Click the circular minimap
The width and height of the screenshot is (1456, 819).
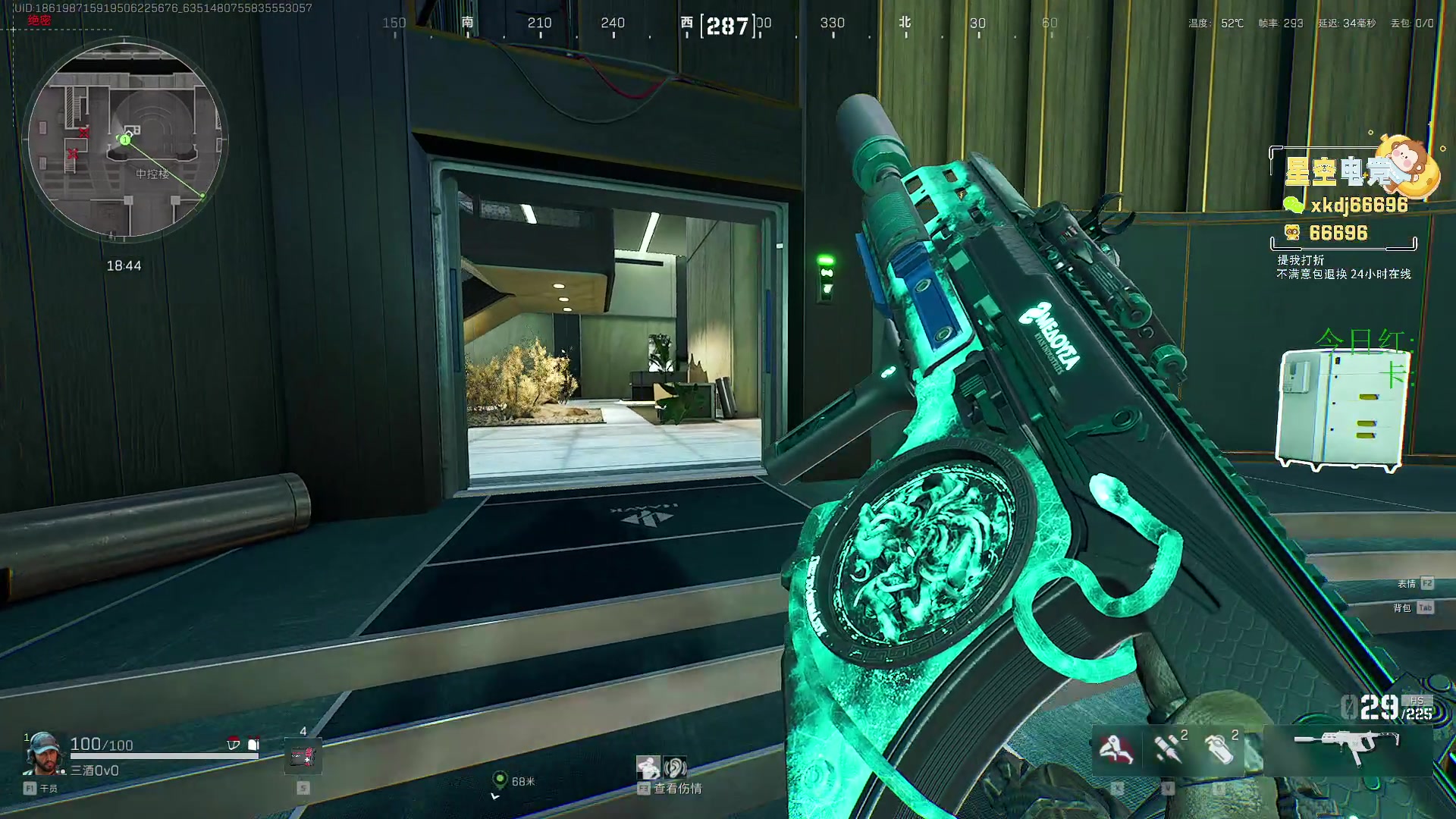pyautogui.click(x=126, y=140)
